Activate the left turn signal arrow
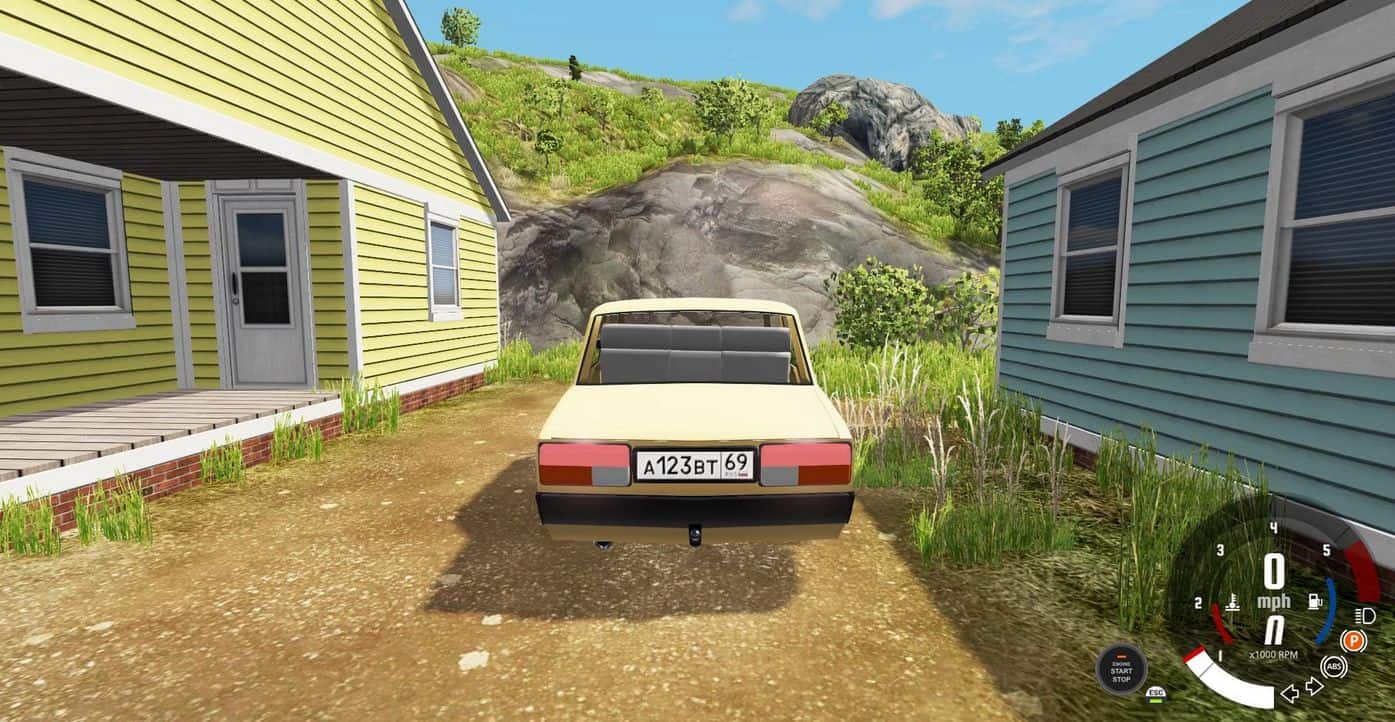 pyautogui.click(x=1291, y=691)
